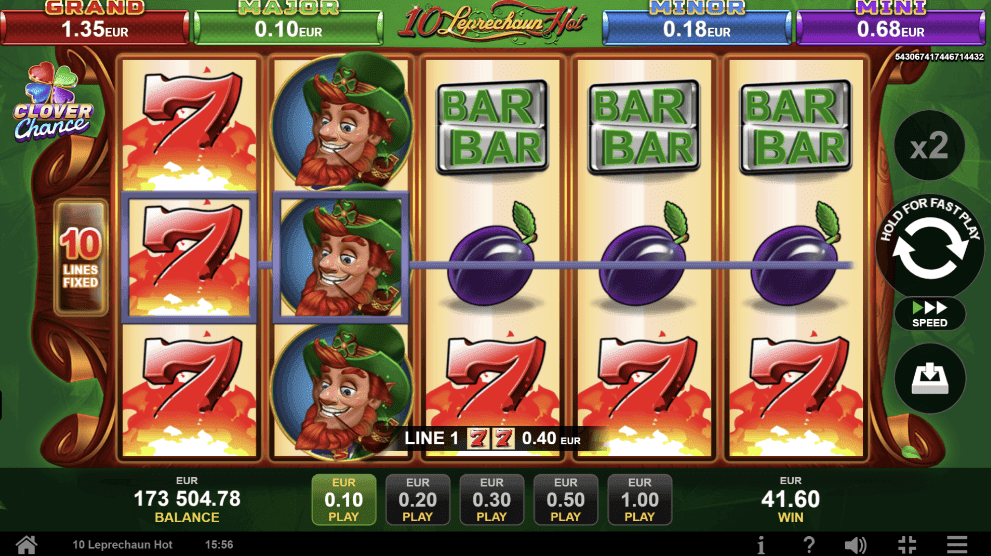Screen dimensions: 991x556
Task: Toggle the Speed fast-forward control
Action: [930, 313]
